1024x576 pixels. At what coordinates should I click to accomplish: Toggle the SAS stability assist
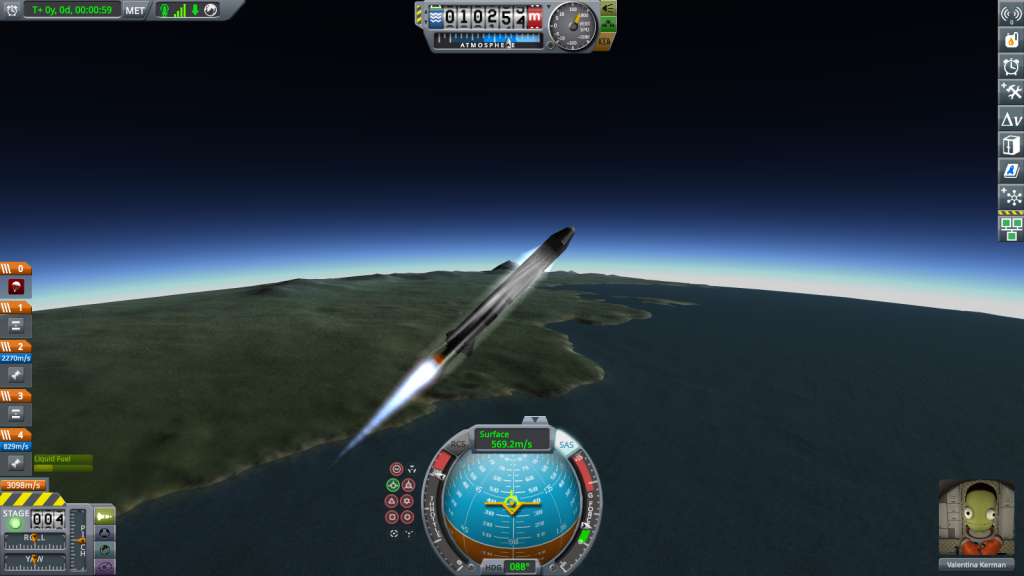566,444
